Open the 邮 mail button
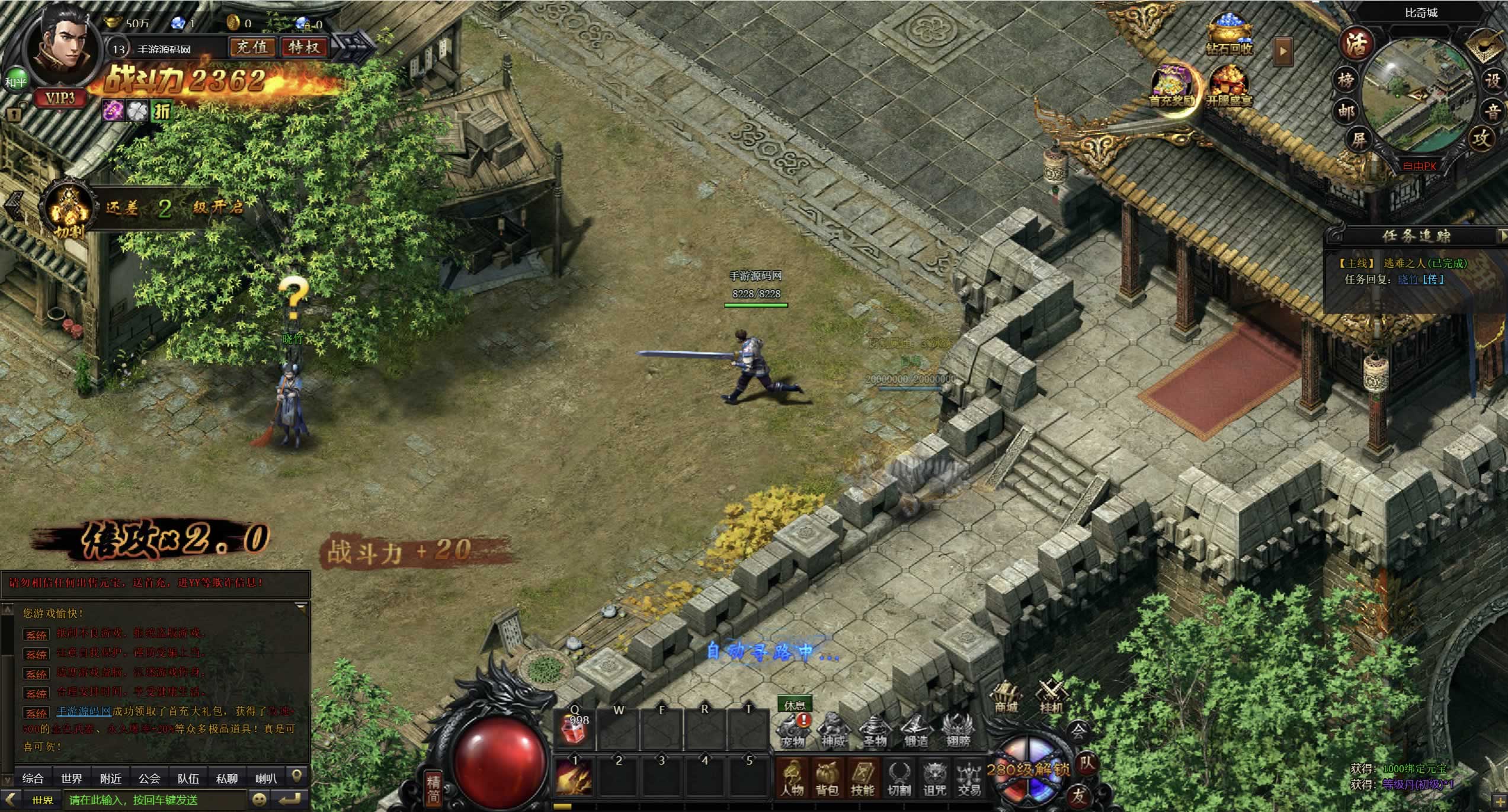The width and height of the screenshot is (1508, 812). tap(1346, 110)
